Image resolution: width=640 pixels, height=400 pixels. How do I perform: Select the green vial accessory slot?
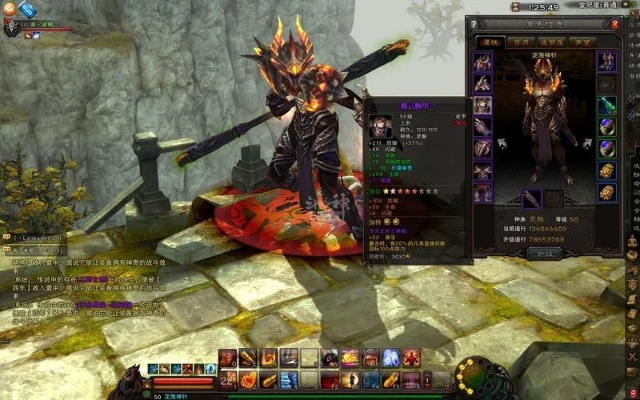coord(607,105)
